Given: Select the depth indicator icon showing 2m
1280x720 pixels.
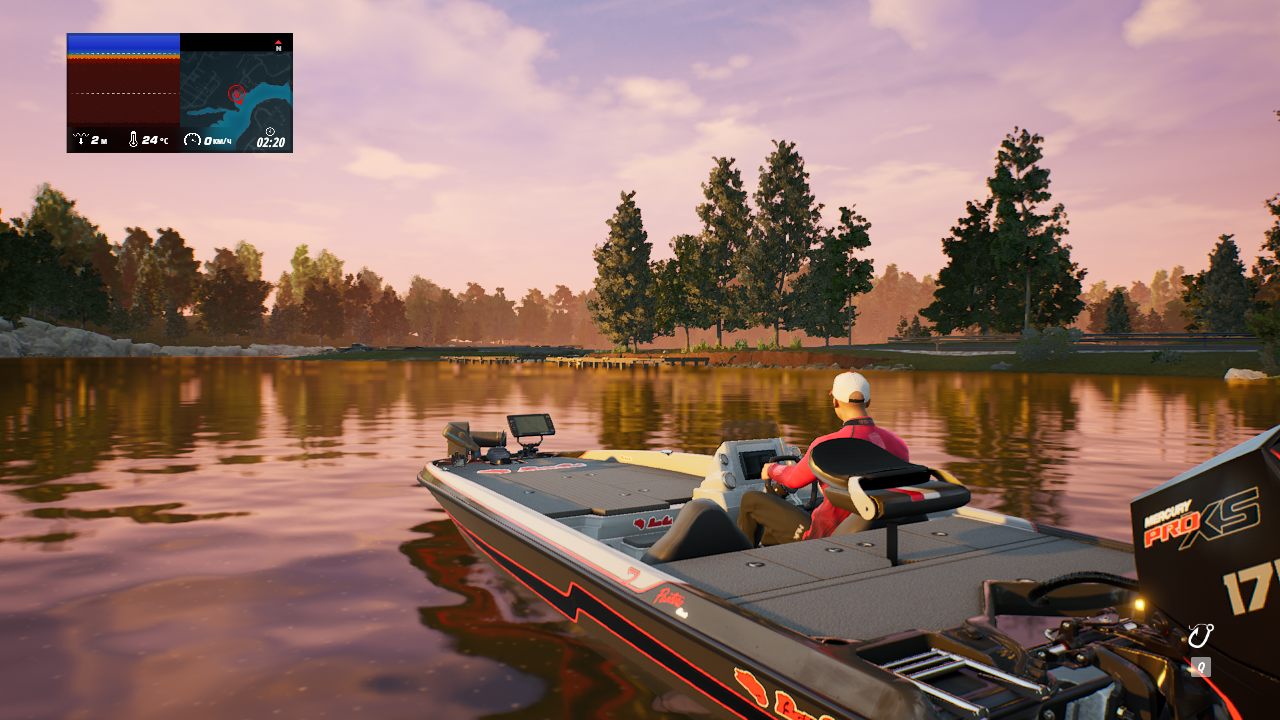Looking at the screenshot, I should 81,138.
